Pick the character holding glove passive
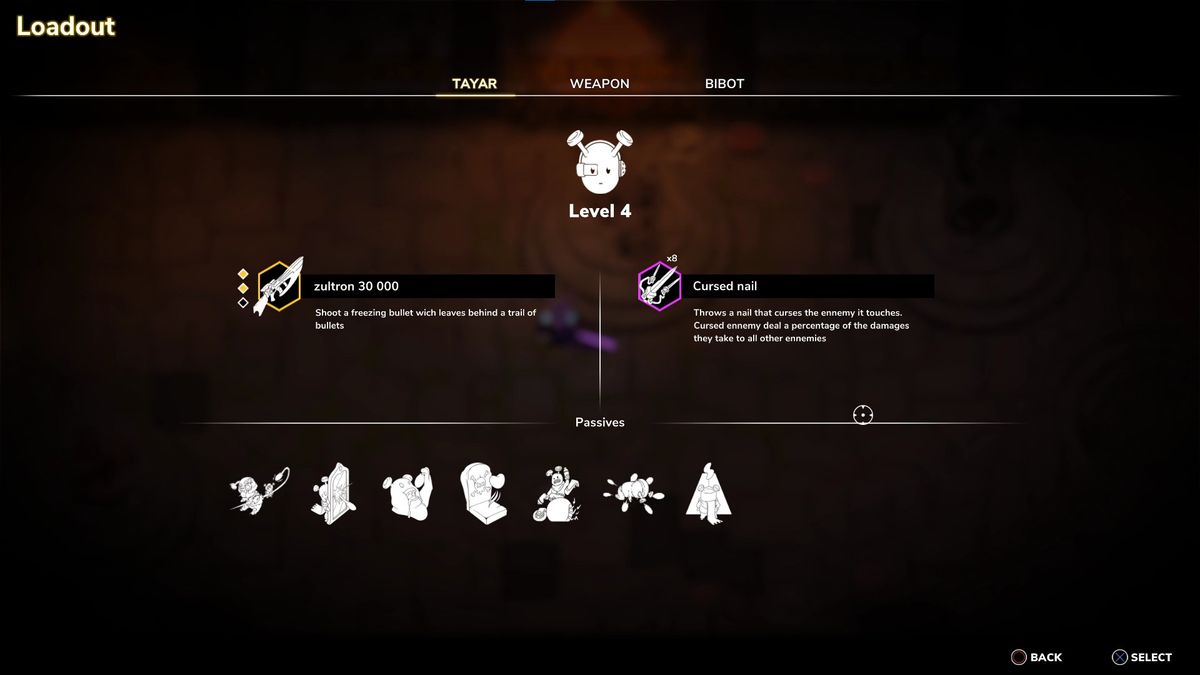This screenshot has height=675, width=1200. tap(407, 493)
